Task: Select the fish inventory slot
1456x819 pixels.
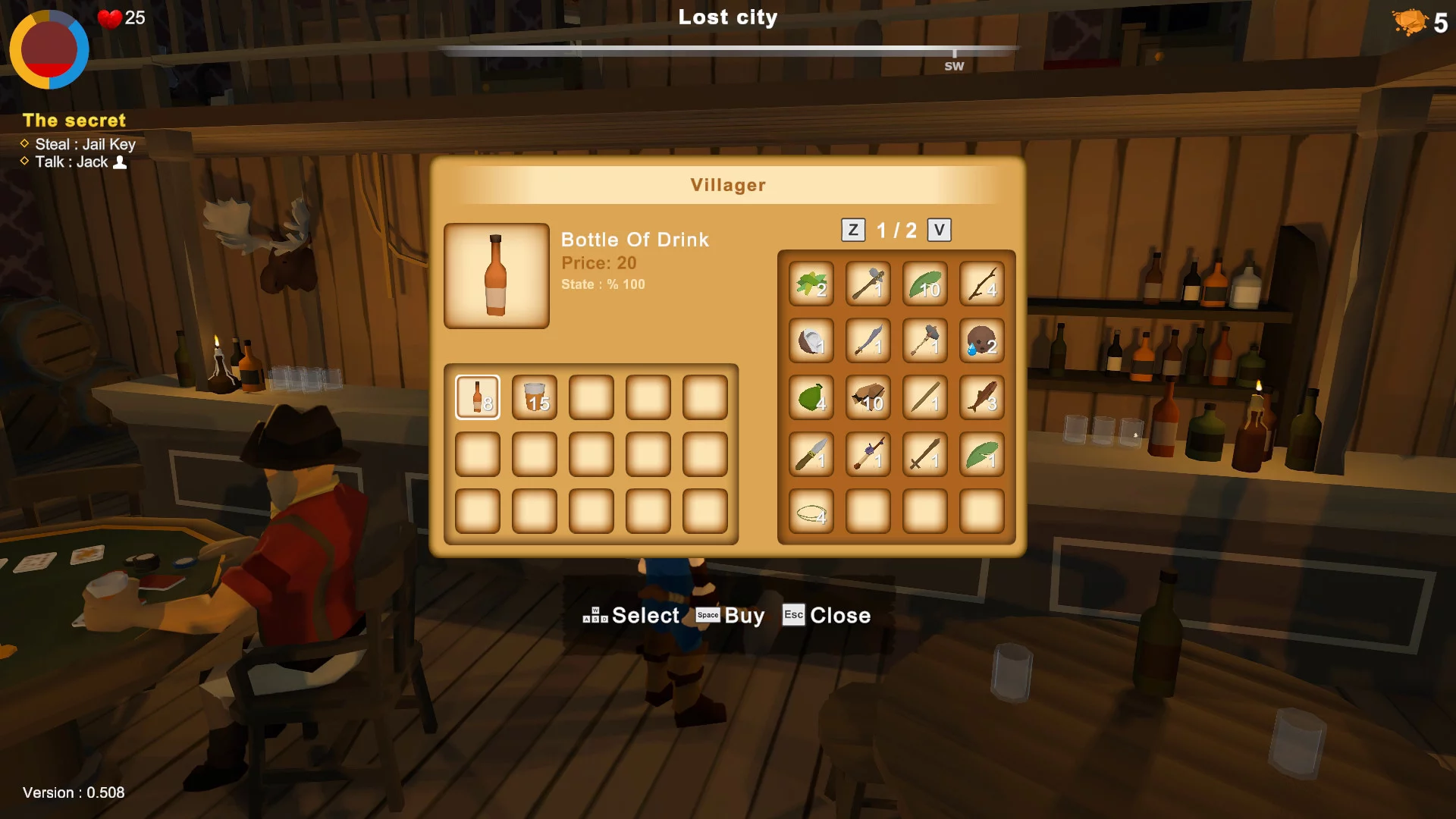Action: tap(982, 397)
